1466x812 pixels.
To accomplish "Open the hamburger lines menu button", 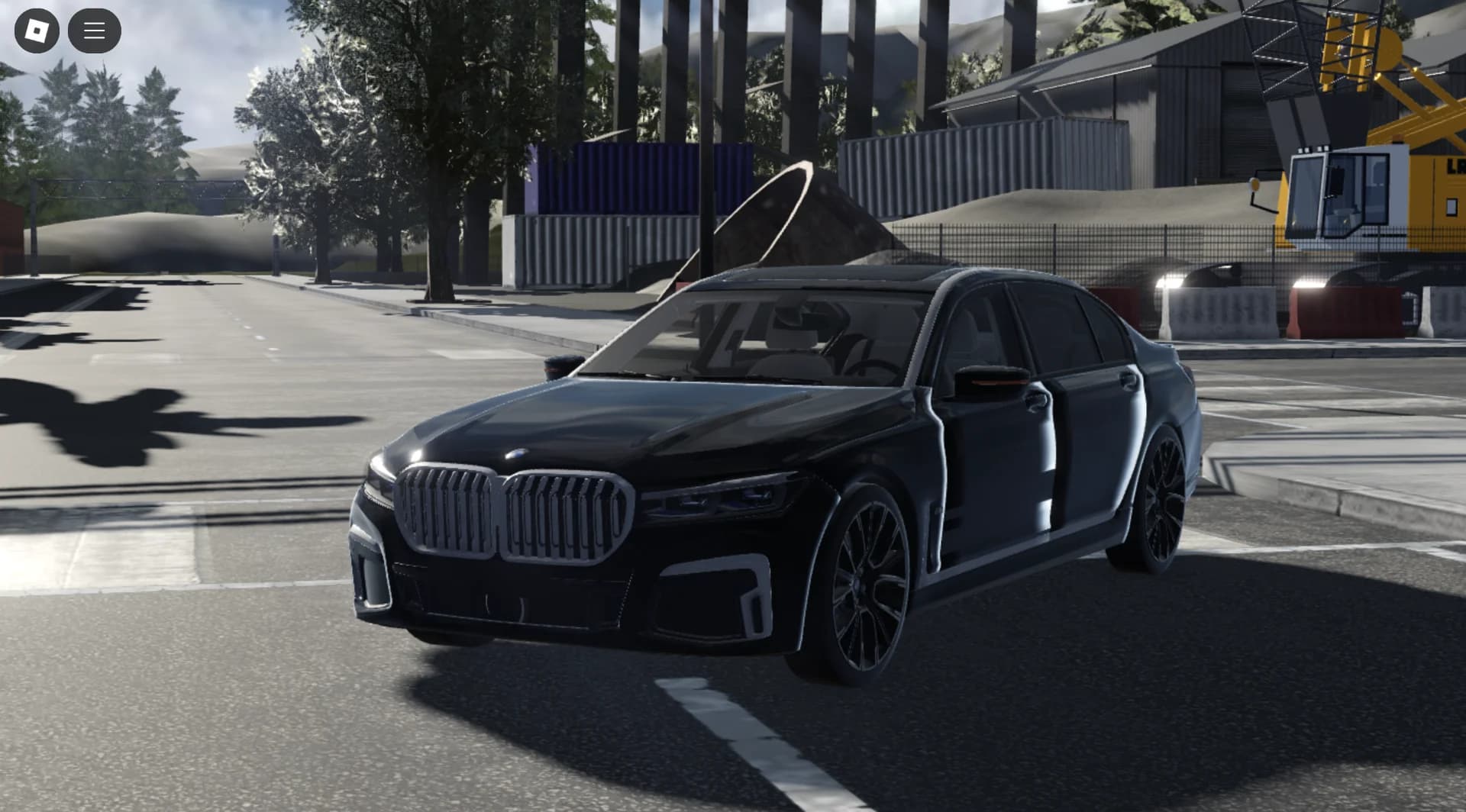I will tap(94, 31).
